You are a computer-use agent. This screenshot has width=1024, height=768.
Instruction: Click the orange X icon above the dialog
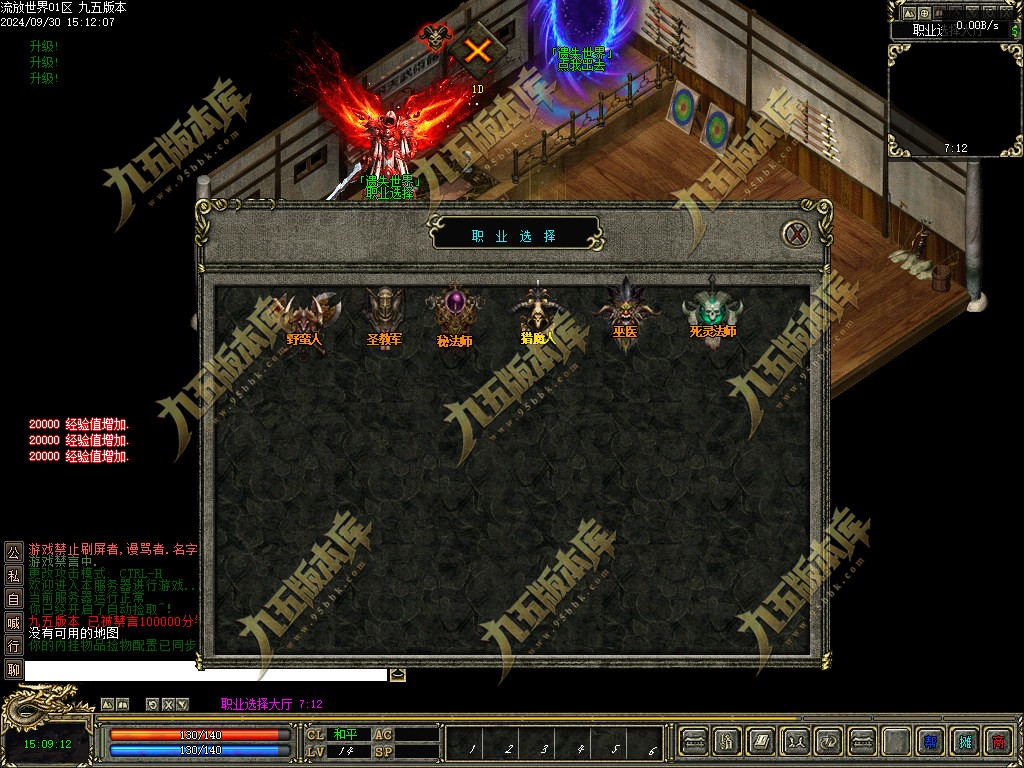(478, 50)
